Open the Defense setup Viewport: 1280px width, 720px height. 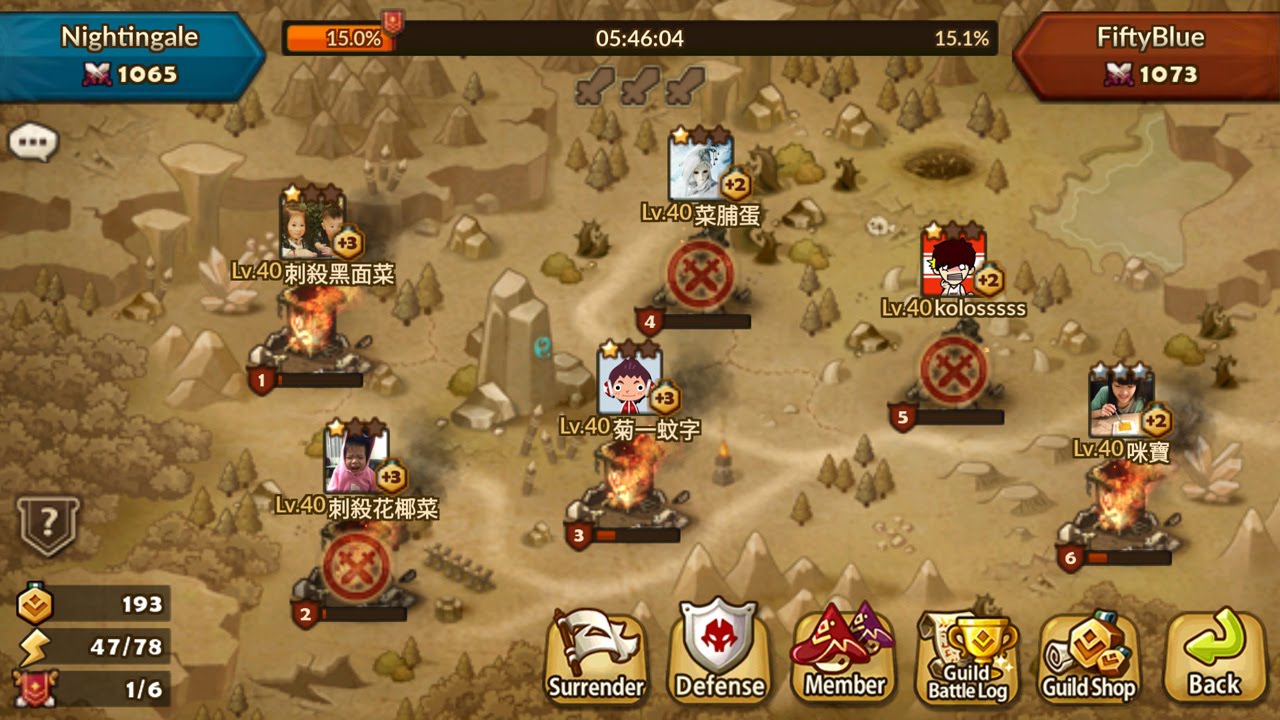click(719, 656)
